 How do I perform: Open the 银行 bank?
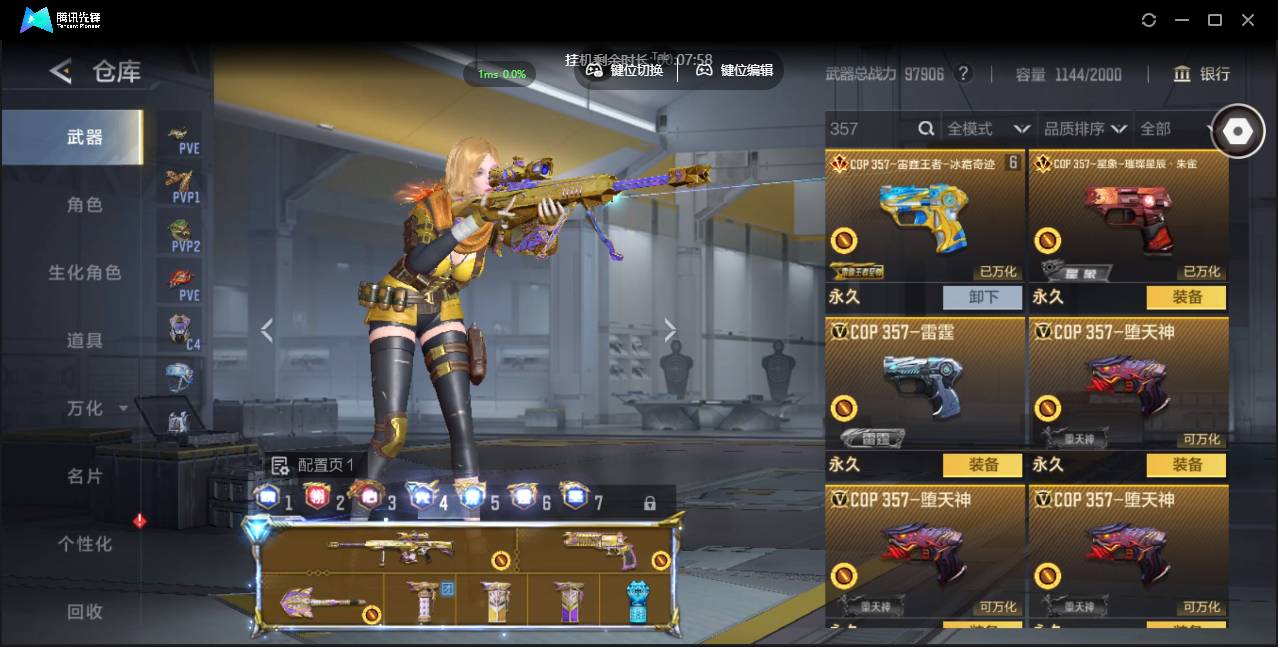(1202, 74)
